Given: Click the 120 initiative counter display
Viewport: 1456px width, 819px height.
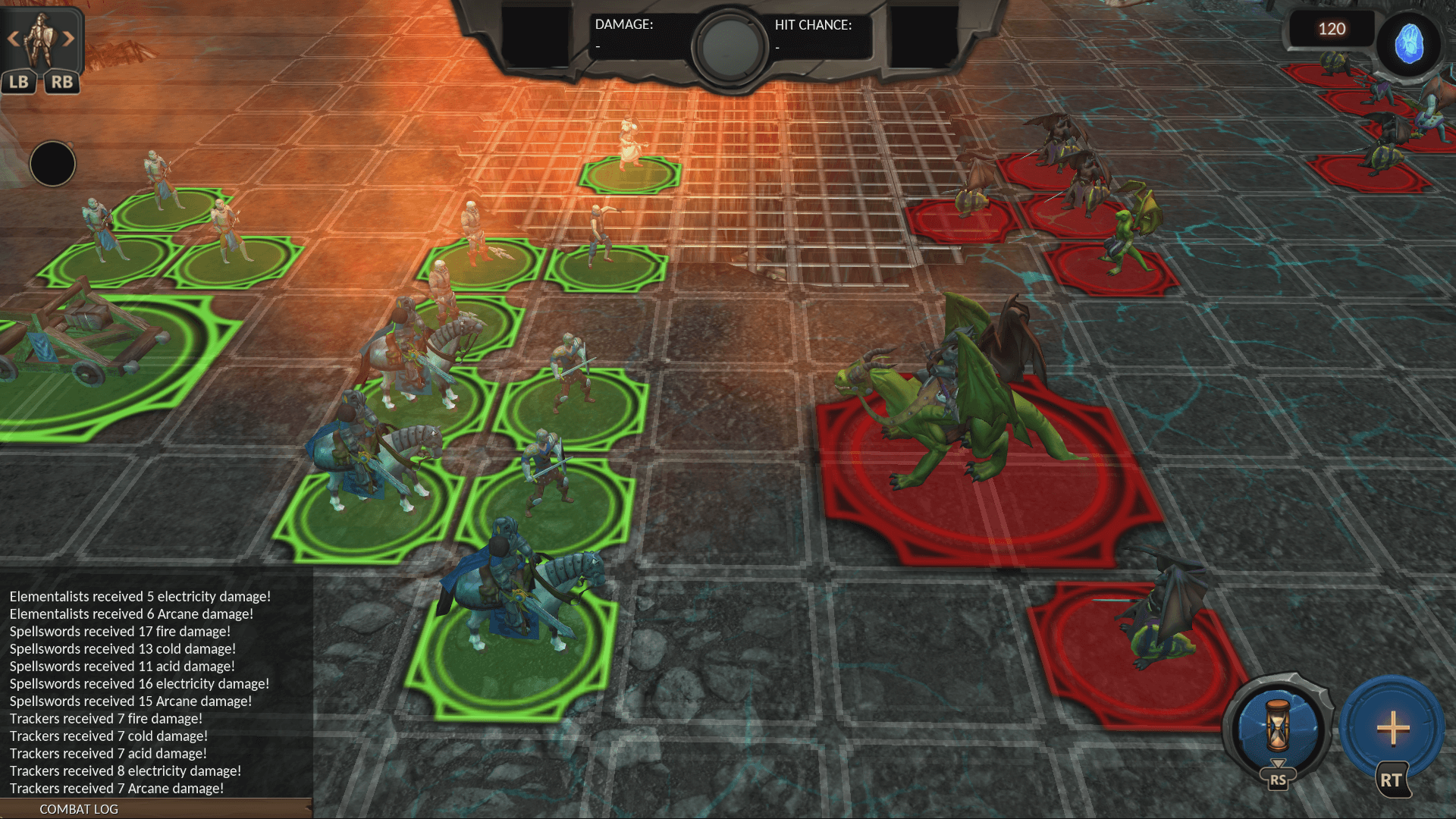Looking at the screenshot, I should pos(1332,29).
